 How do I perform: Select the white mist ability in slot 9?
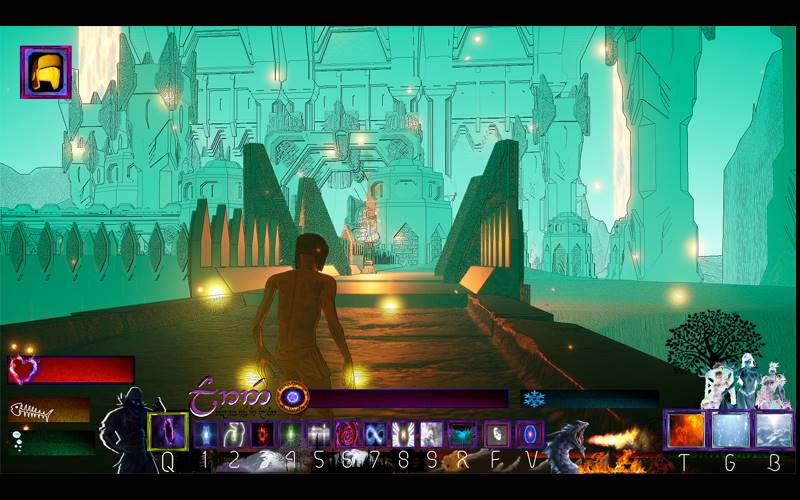tap(431, 434)
